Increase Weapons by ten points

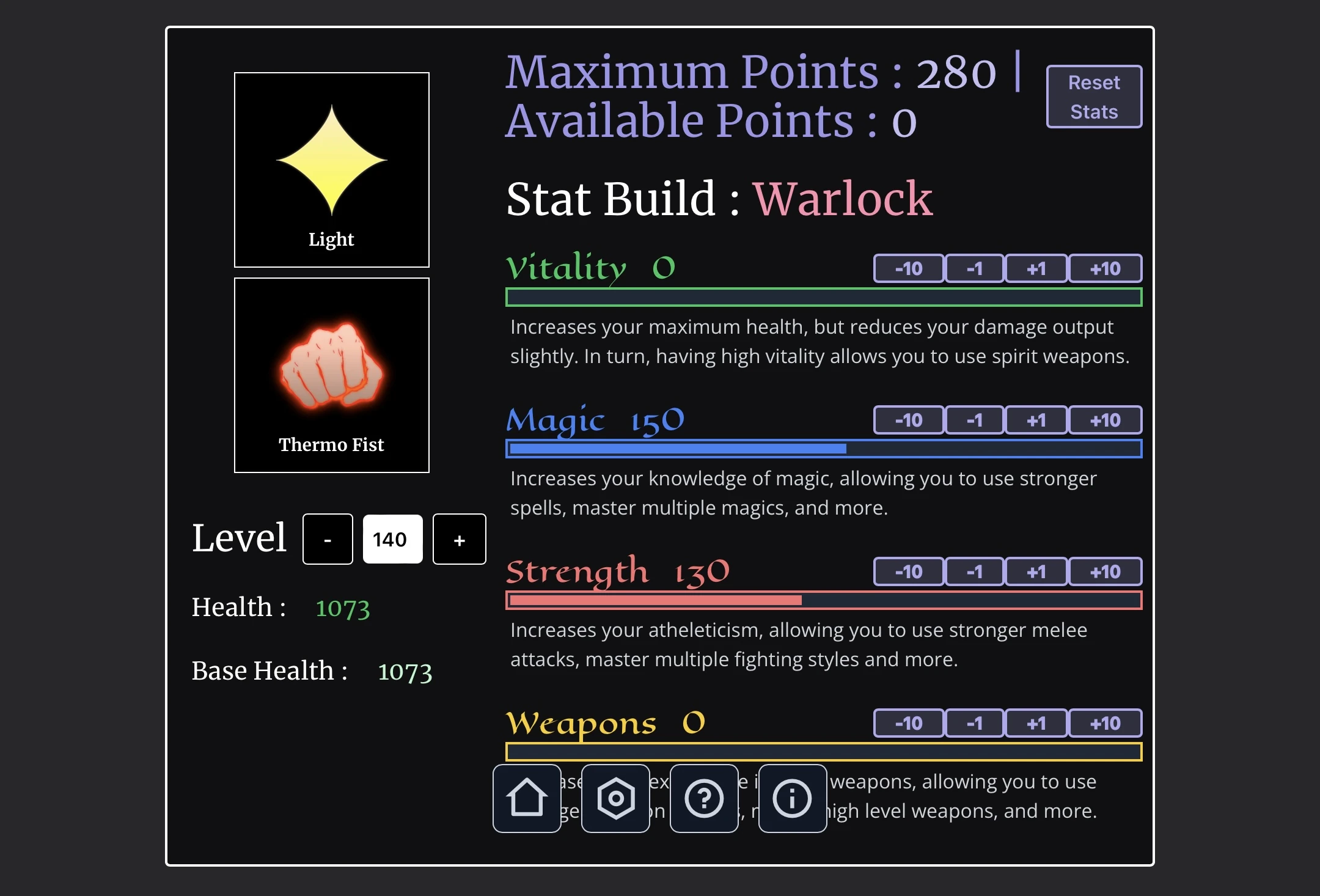(x=1105, y=723)
